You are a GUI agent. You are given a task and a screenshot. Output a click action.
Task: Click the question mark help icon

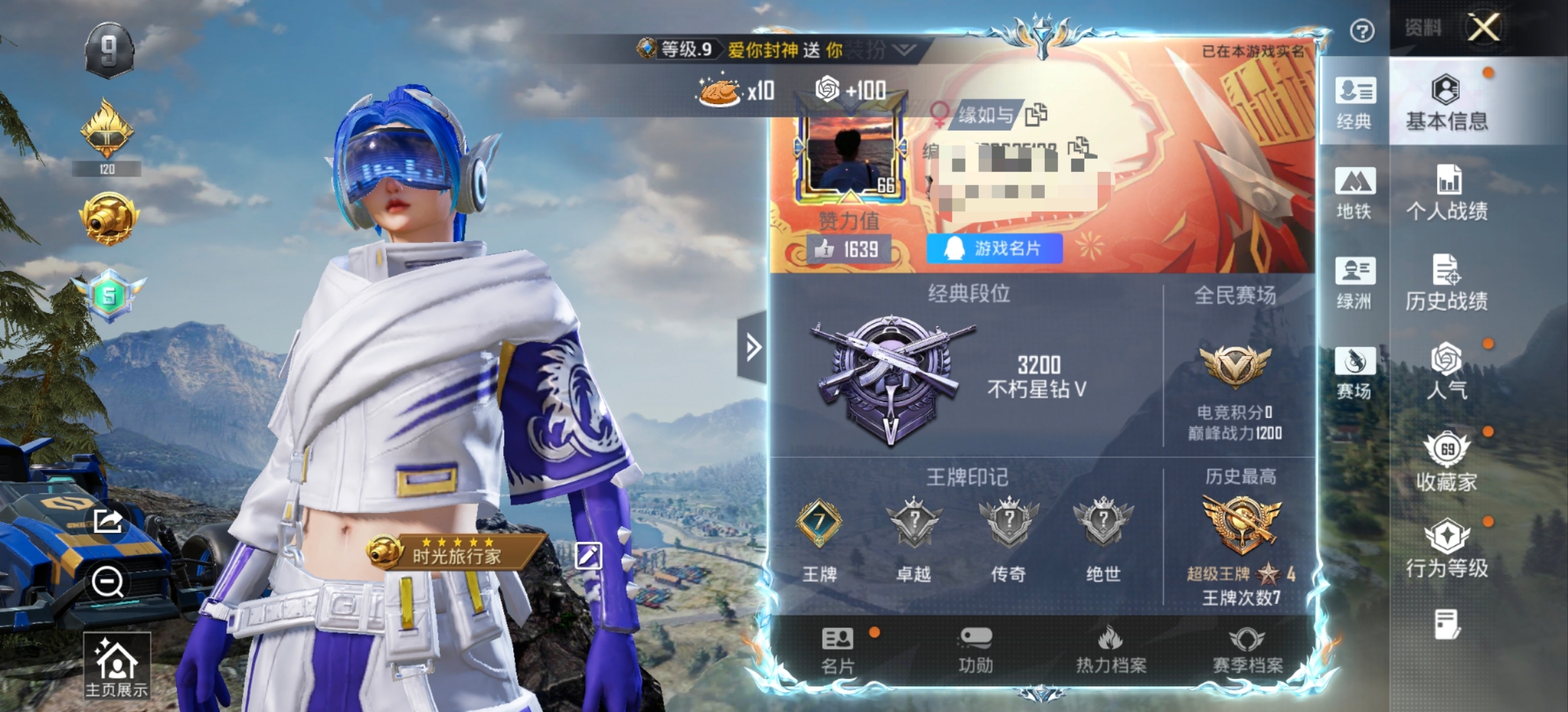point(1362,31)
